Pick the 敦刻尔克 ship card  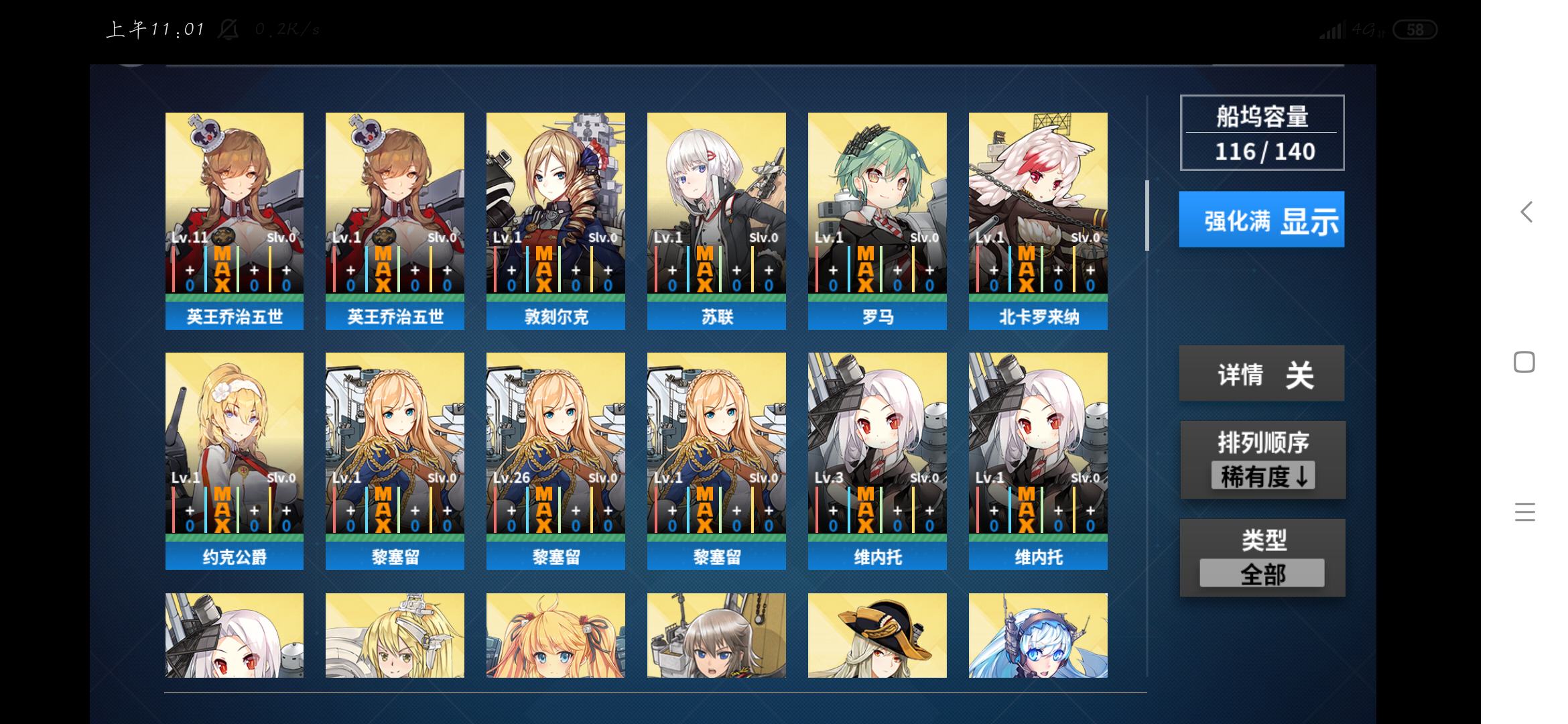556,221
